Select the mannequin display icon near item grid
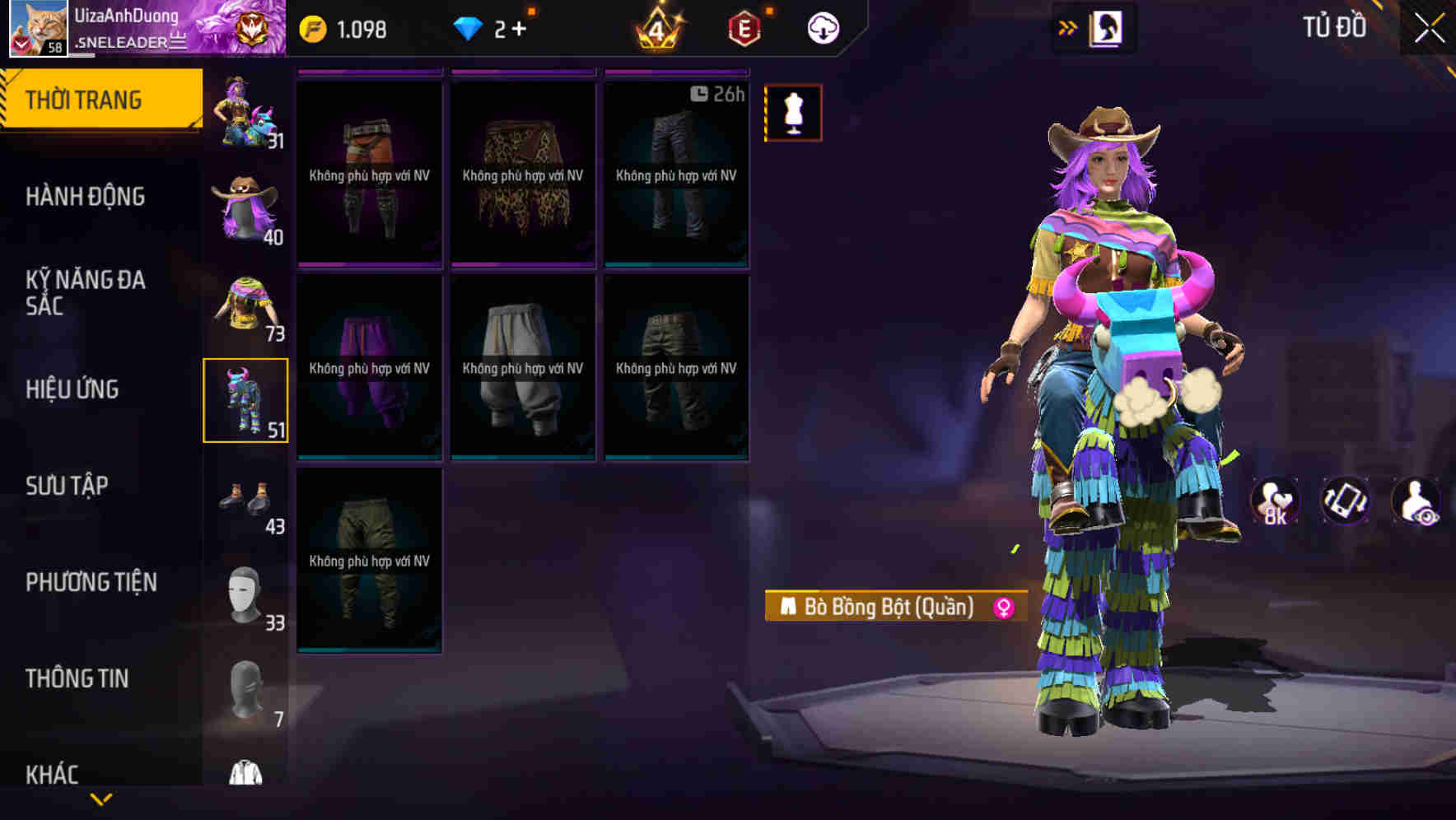Screen dimensions: 1456x820 (793, 113)
